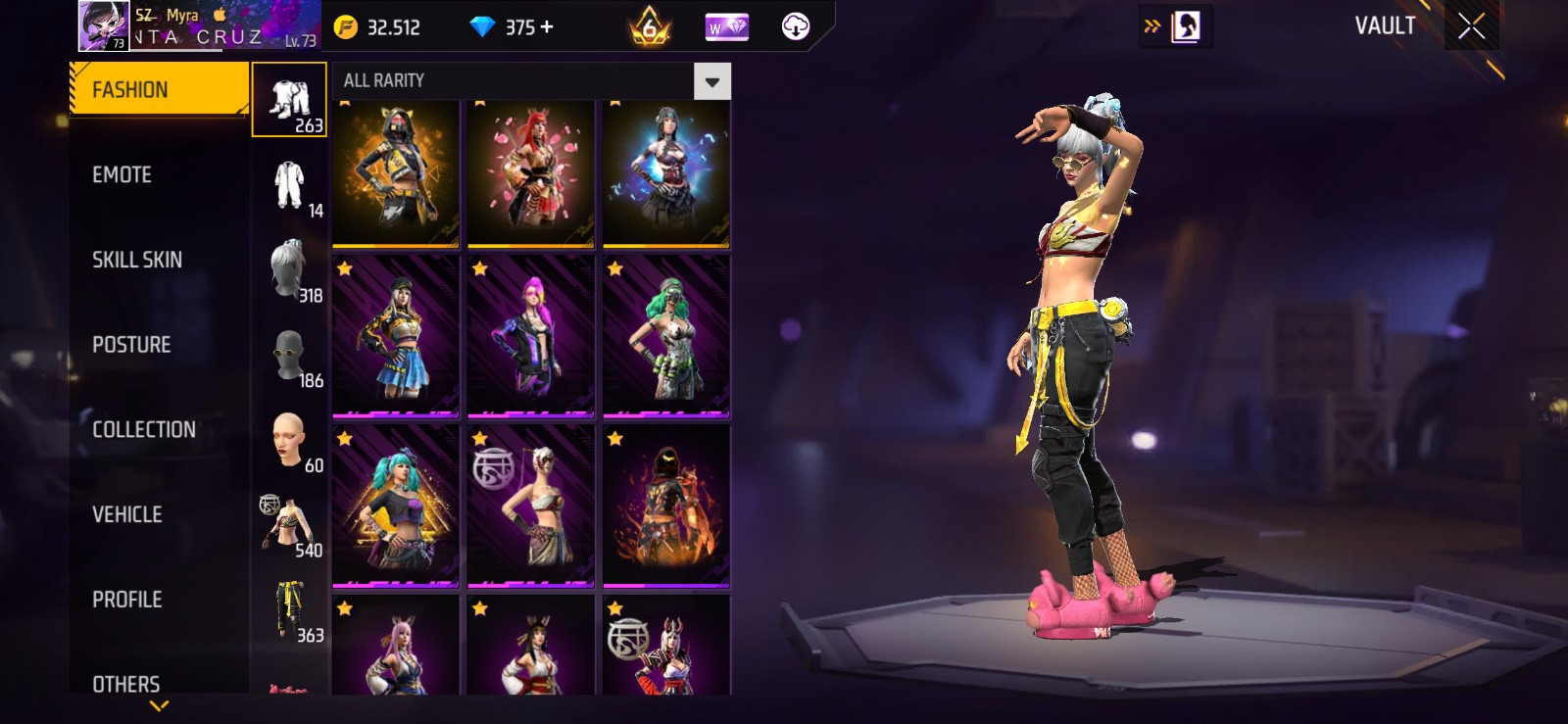Open the Profile tab
Viewport: 1568px width, 724px height.
click(x=127, y=600)
